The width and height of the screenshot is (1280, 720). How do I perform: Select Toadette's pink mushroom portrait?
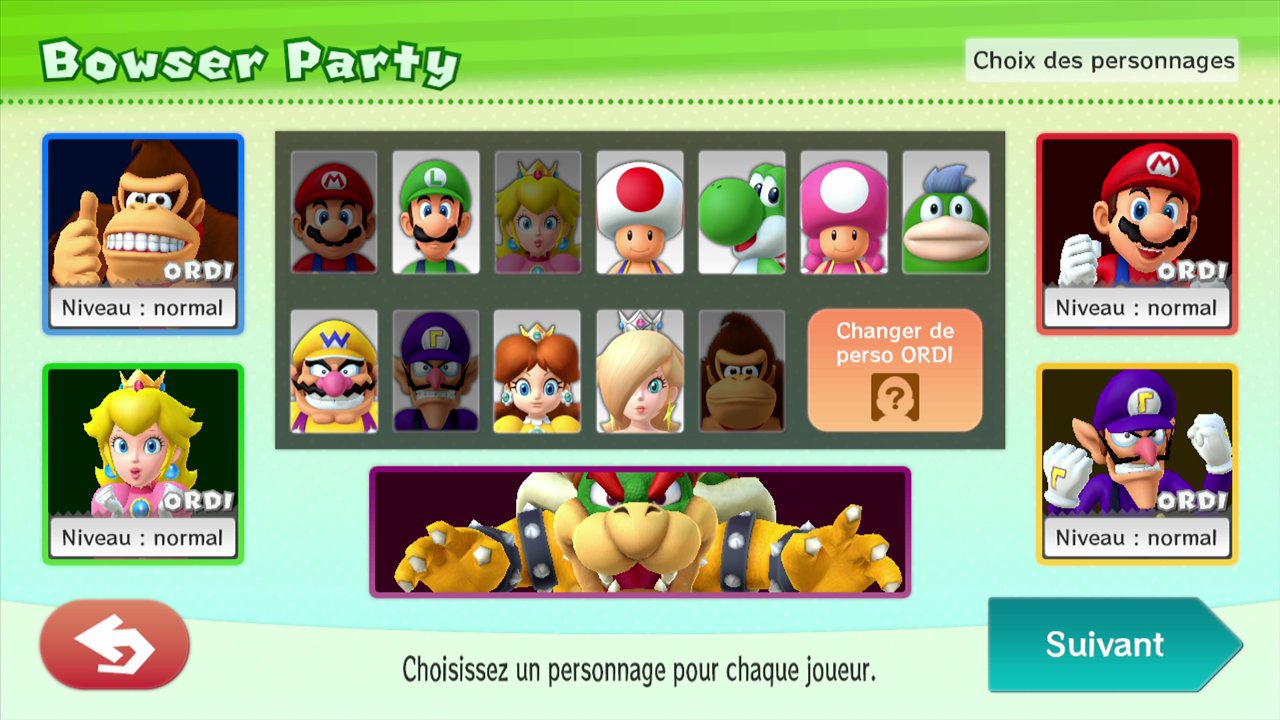pyautogui.click(x=844, y=212)
